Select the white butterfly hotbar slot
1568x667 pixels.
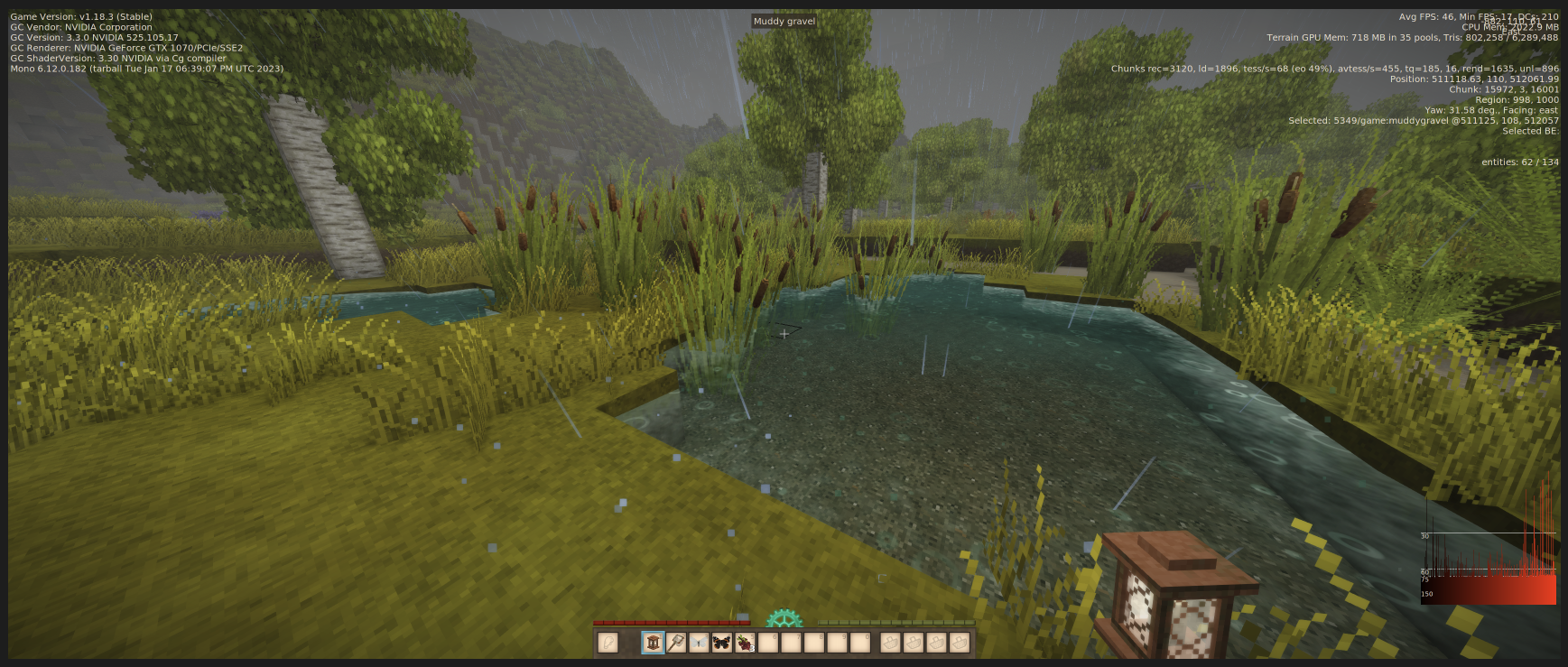point(699,643)
